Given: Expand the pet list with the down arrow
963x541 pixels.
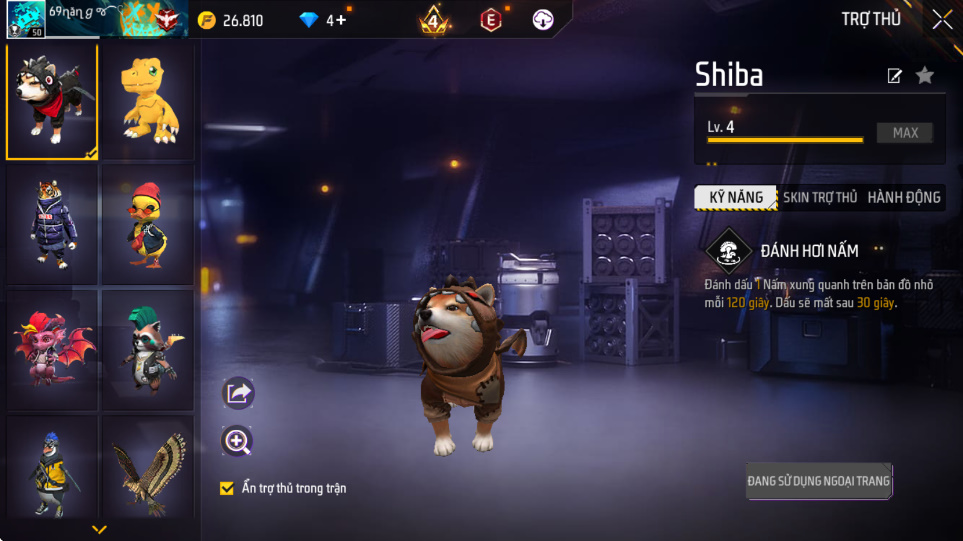Looking at the screenshot, I should click(99, 529).
